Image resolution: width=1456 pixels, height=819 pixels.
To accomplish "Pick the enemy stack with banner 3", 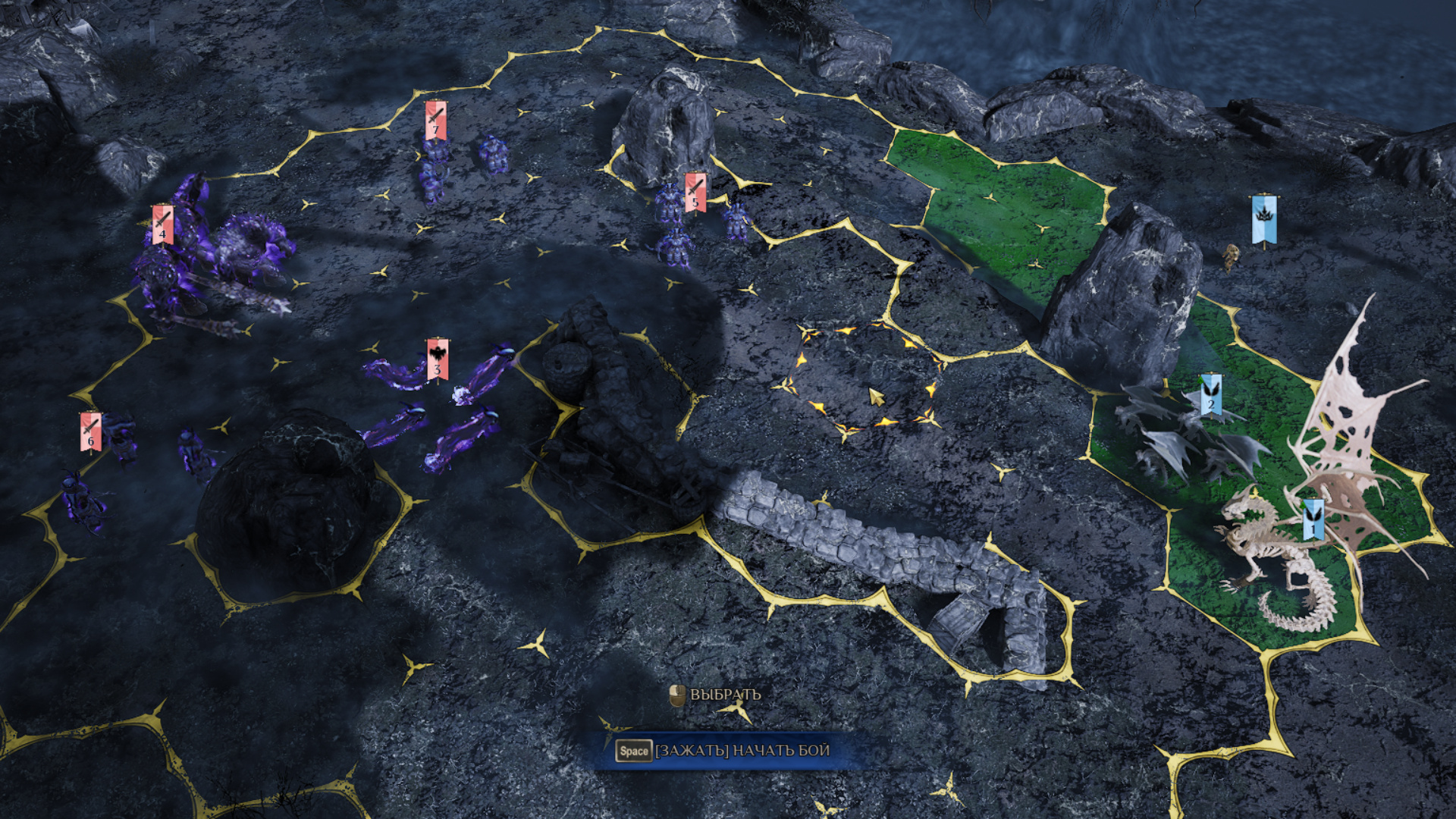I will (x=438, y=359).
